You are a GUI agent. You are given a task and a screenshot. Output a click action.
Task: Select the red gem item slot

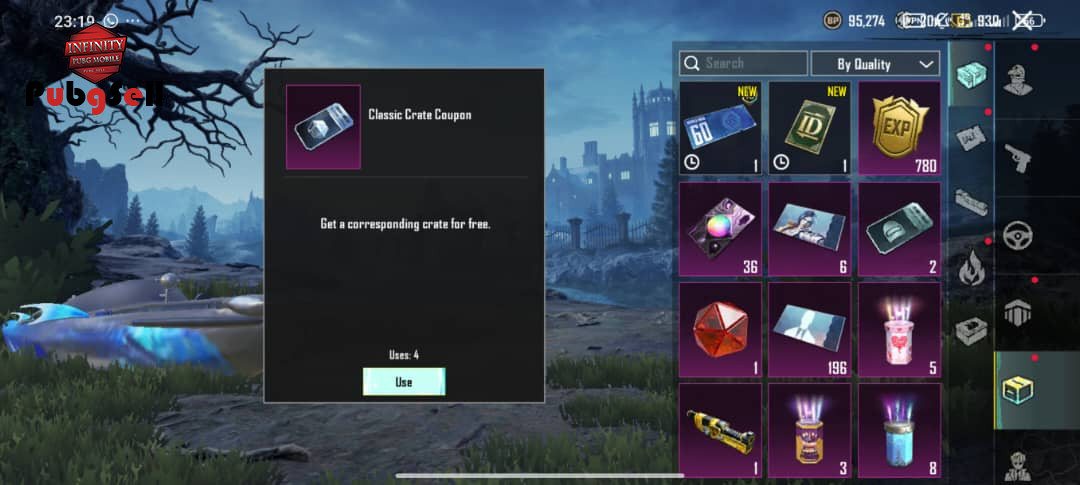720,329
